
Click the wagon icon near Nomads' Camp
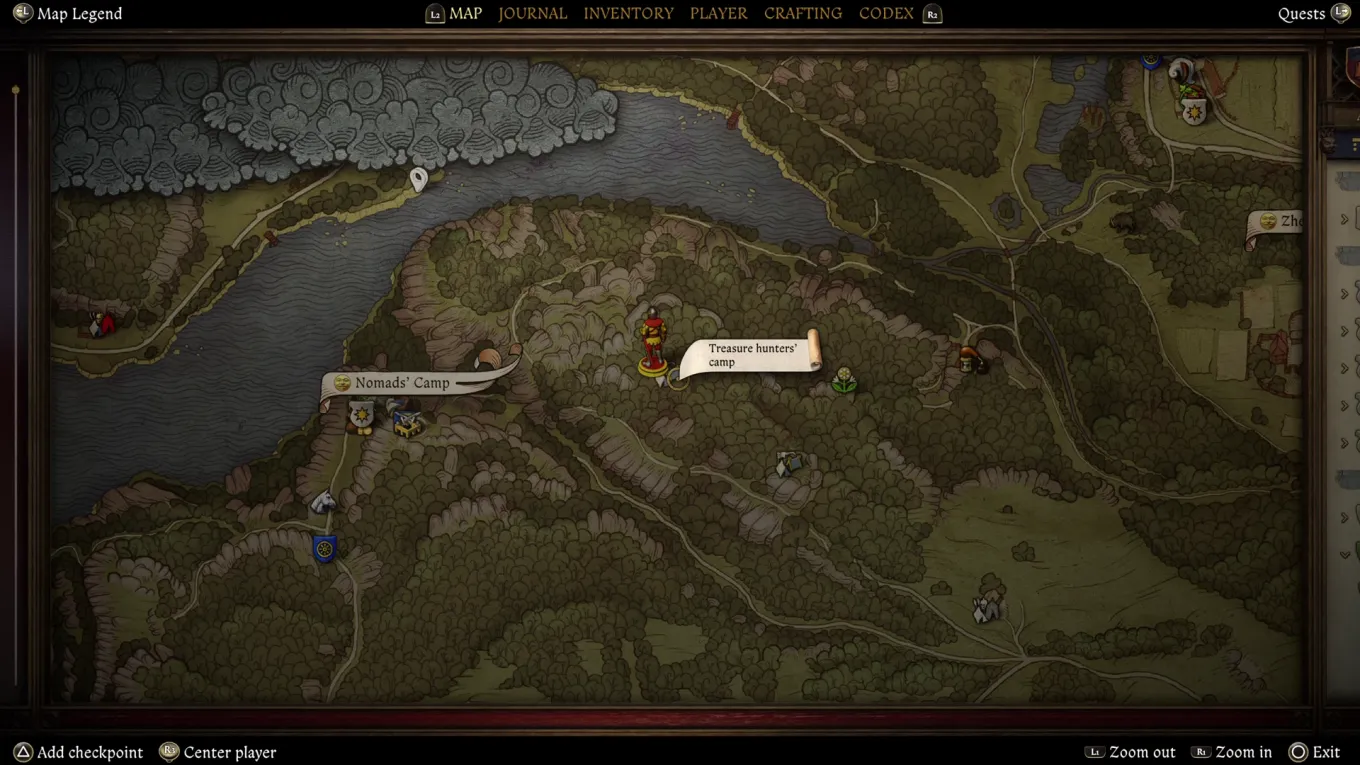[x=407, y=420]
